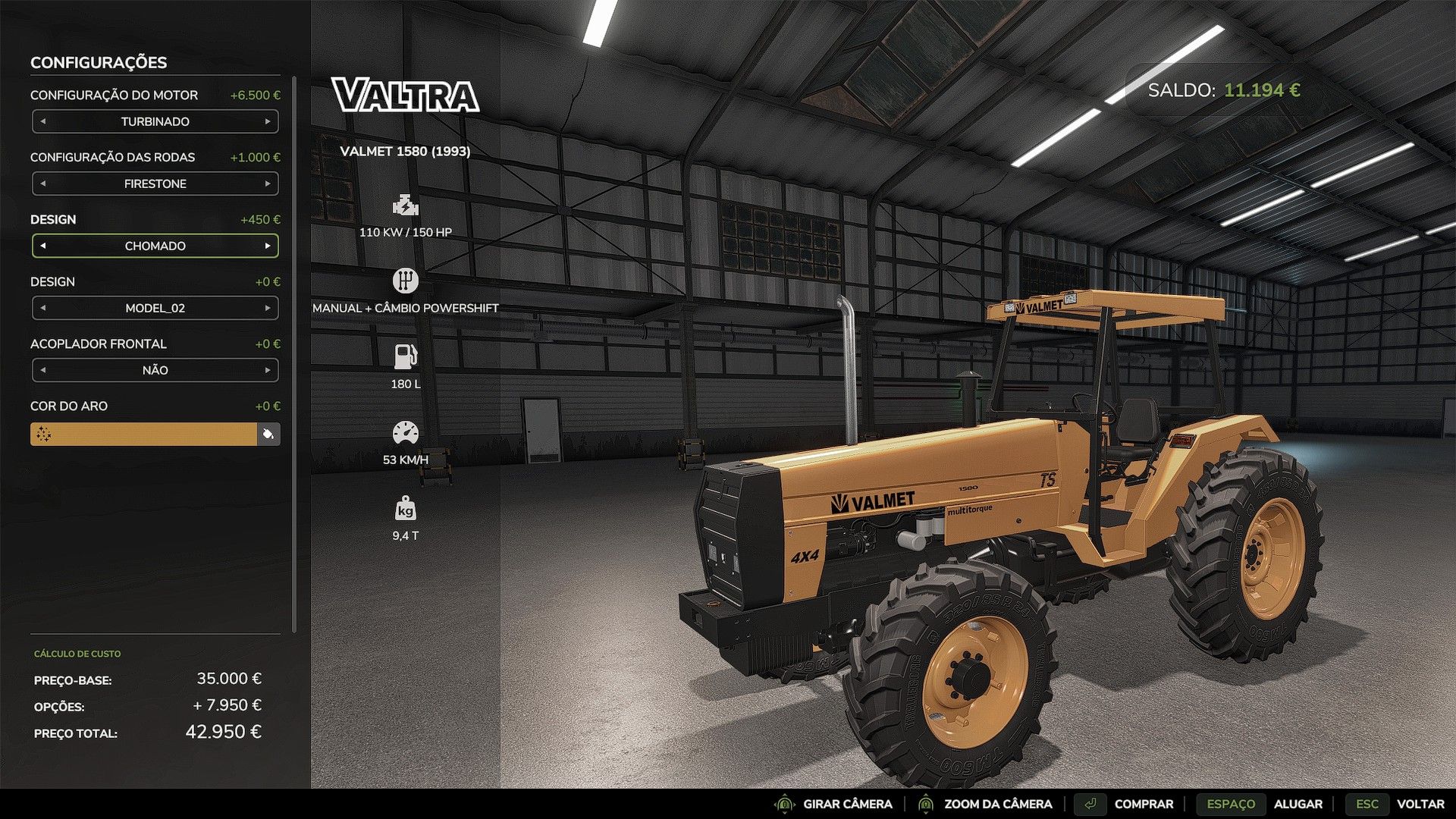1456x819 pixels.
Task: Cycle the CHOMADO design using left arrow
Action: [42, 246]
